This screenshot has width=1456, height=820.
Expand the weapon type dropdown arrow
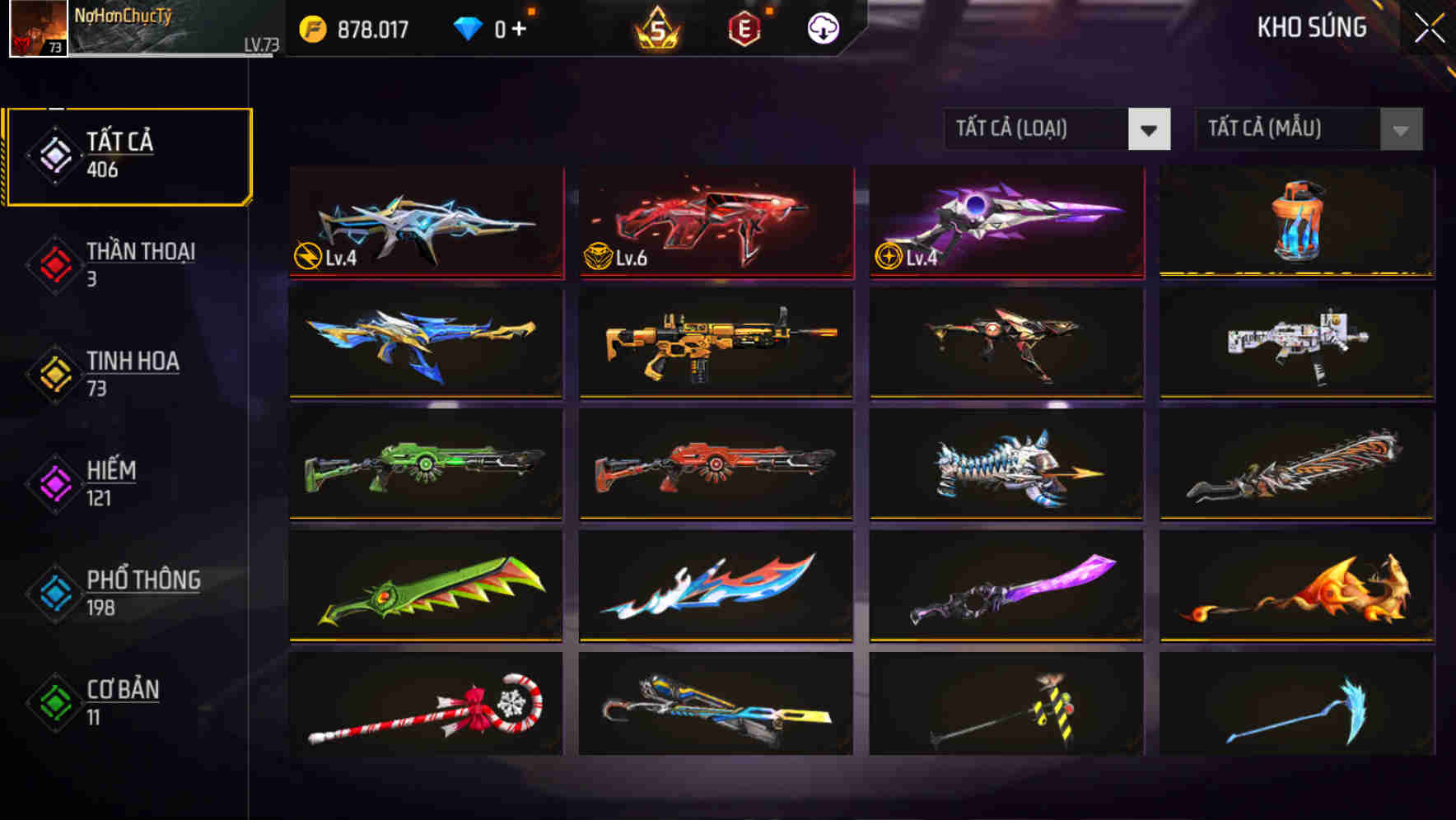point(1150,129)
